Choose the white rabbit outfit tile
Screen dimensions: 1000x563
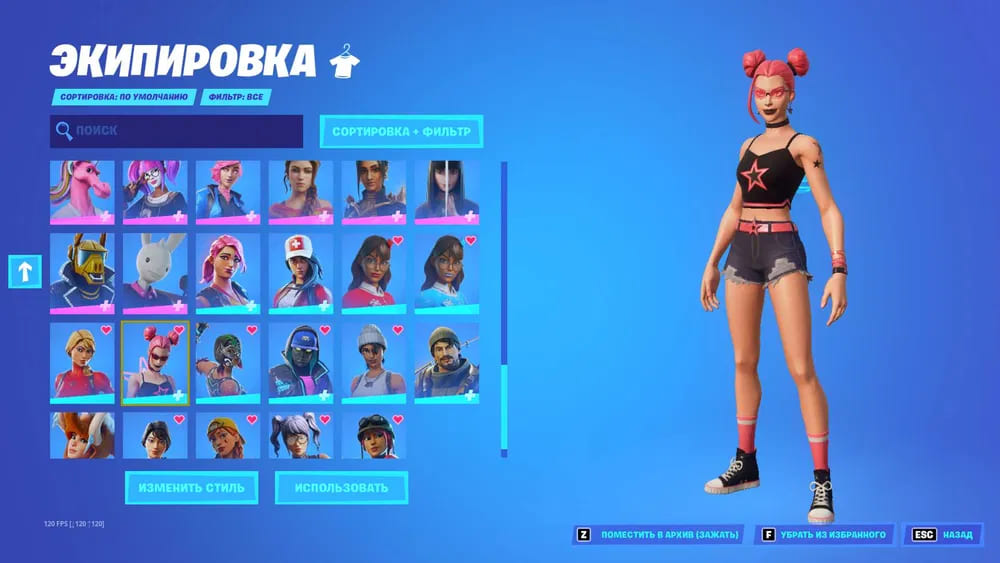155,270
